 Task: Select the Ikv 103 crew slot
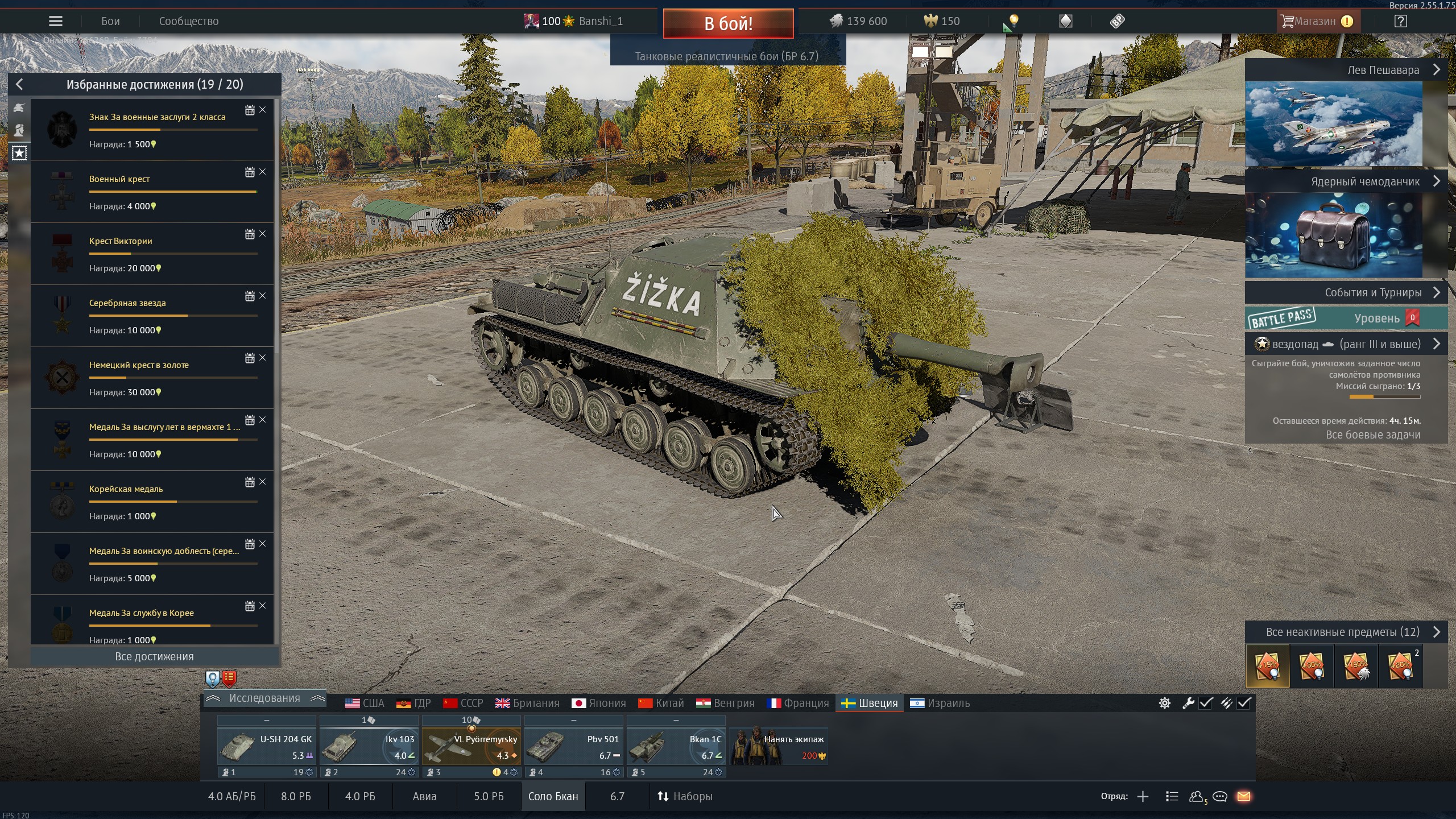pos(369,746)
